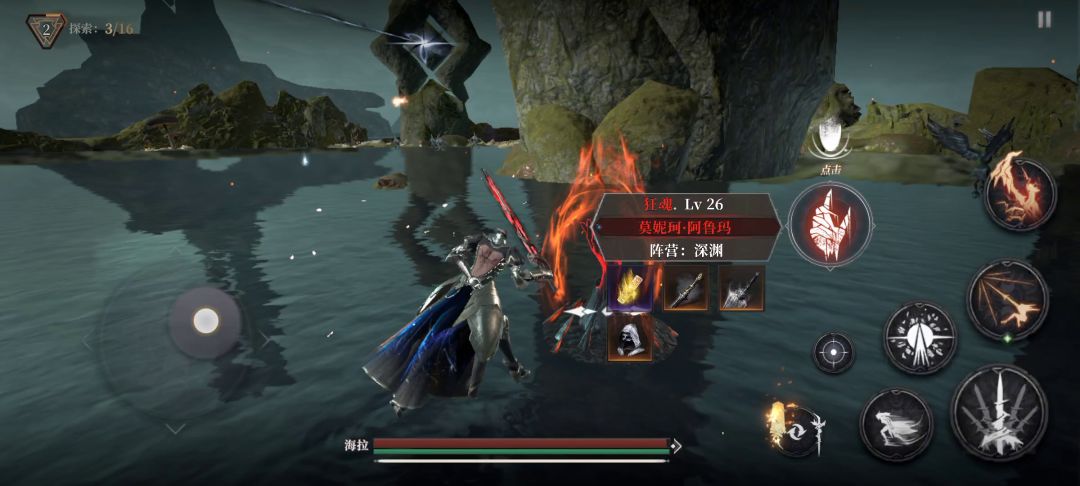Select the golden gauntlet loot slot
The height and width of the screenshot is (486, 1080).
[x=630, y=288]
